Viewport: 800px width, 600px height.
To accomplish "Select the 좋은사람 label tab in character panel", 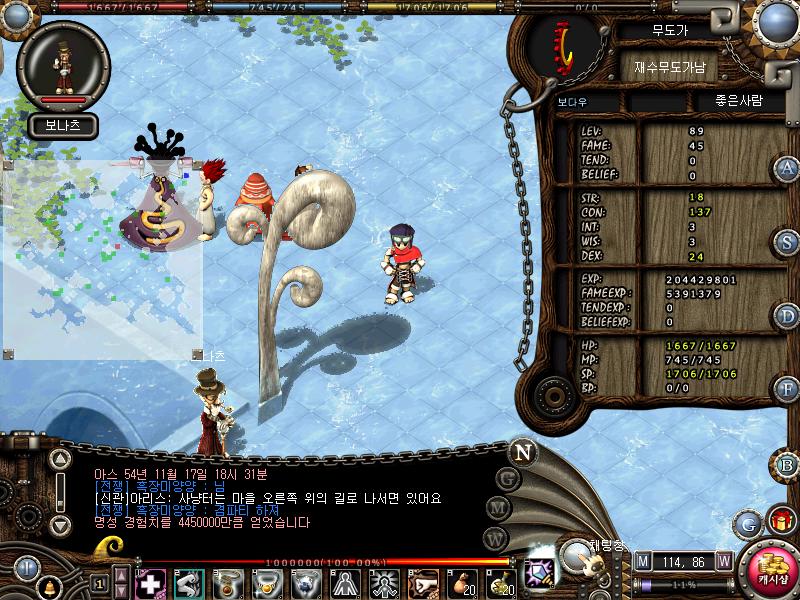I will pyautogui.click(x=738, y=101).
